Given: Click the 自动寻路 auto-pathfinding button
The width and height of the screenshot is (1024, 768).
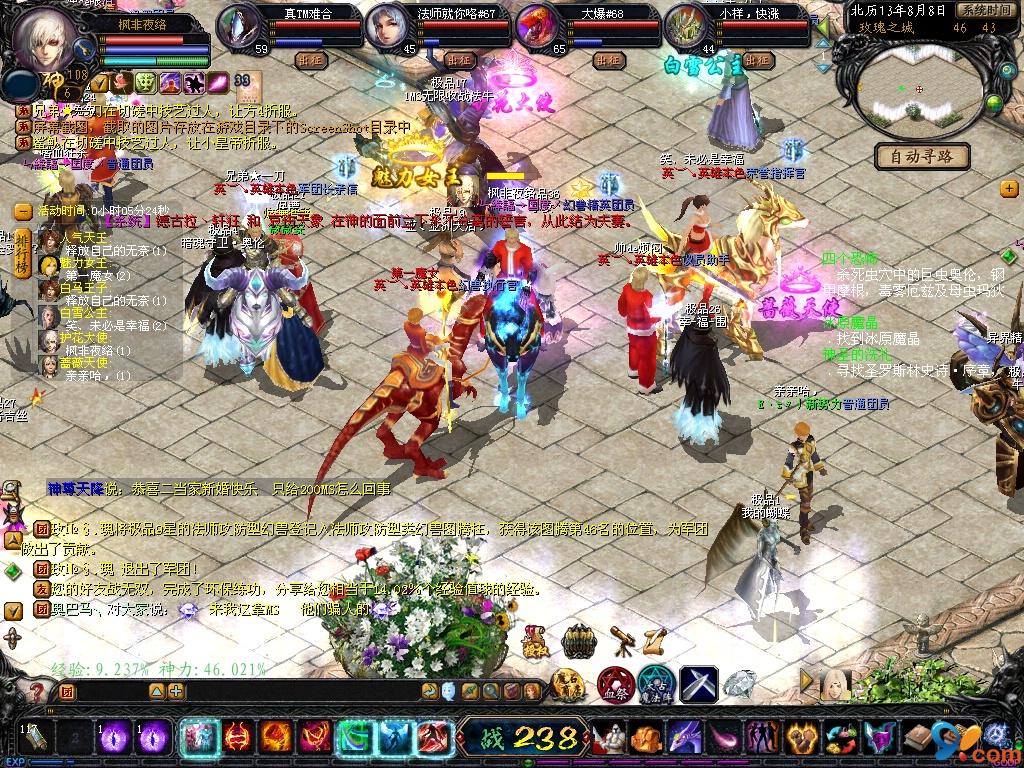Looking at the screenshot, I should click(x=922, y=156).
